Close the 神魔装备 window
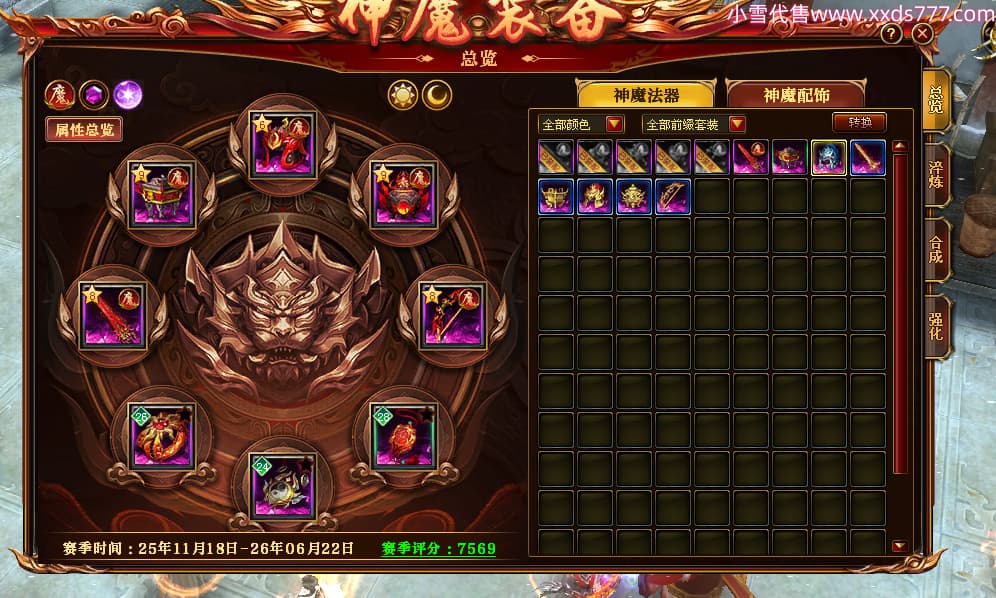 (x=923, y=34)
